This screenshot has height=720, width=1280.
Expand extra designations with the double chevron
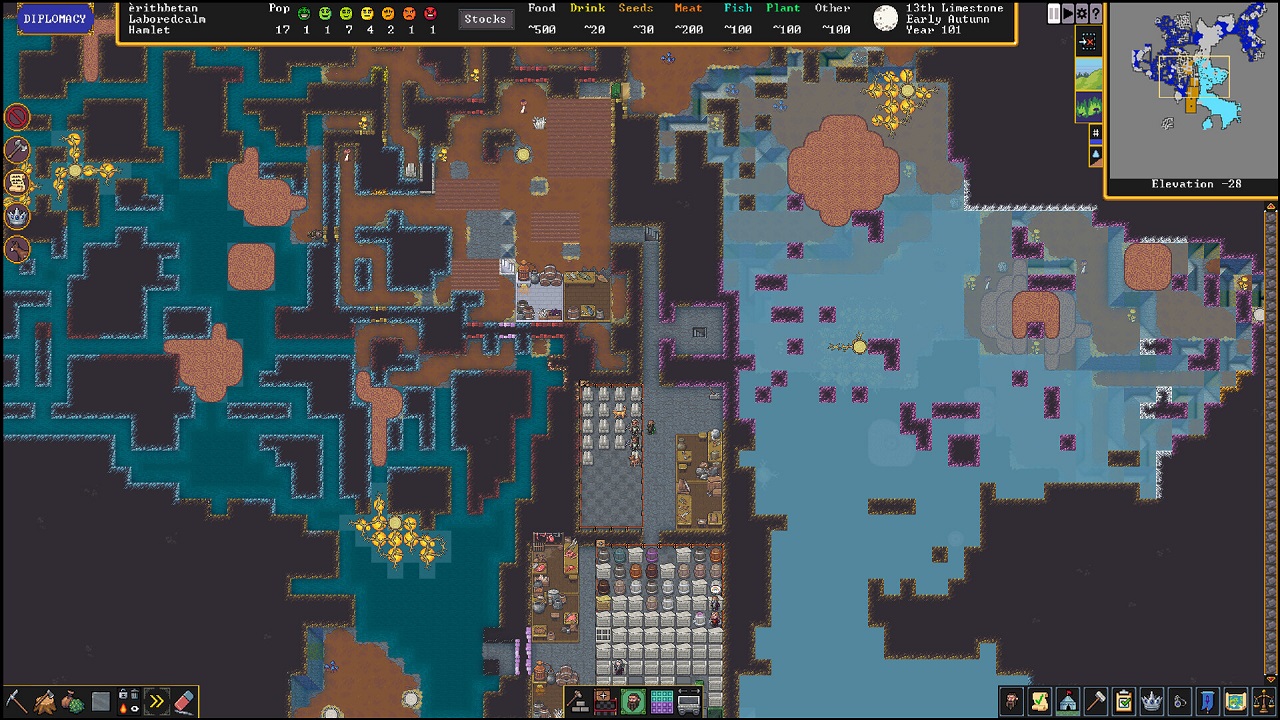click(157, 701)
